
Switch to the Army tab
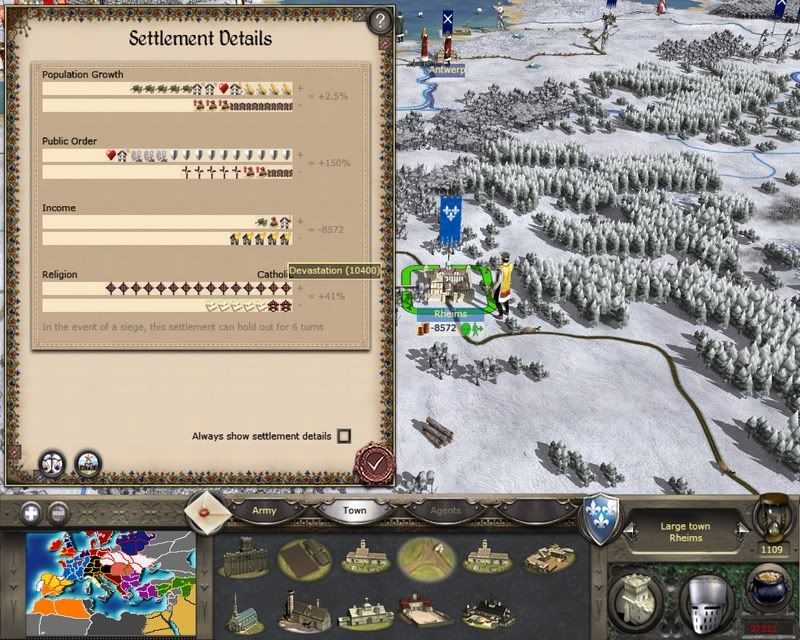pos(264,510)
